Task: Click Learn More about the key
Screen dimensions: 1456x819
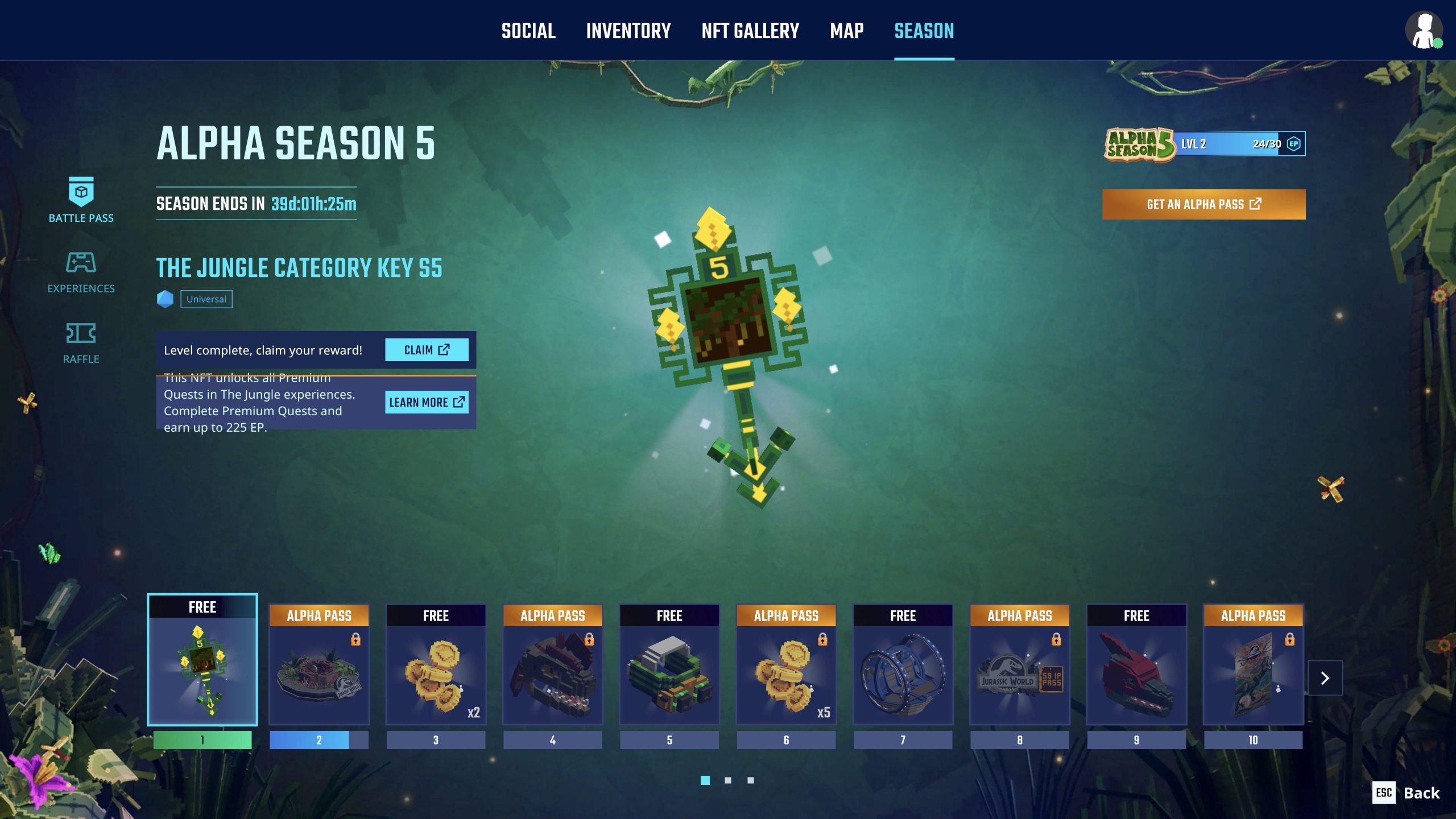Action: tap(427, 402)
